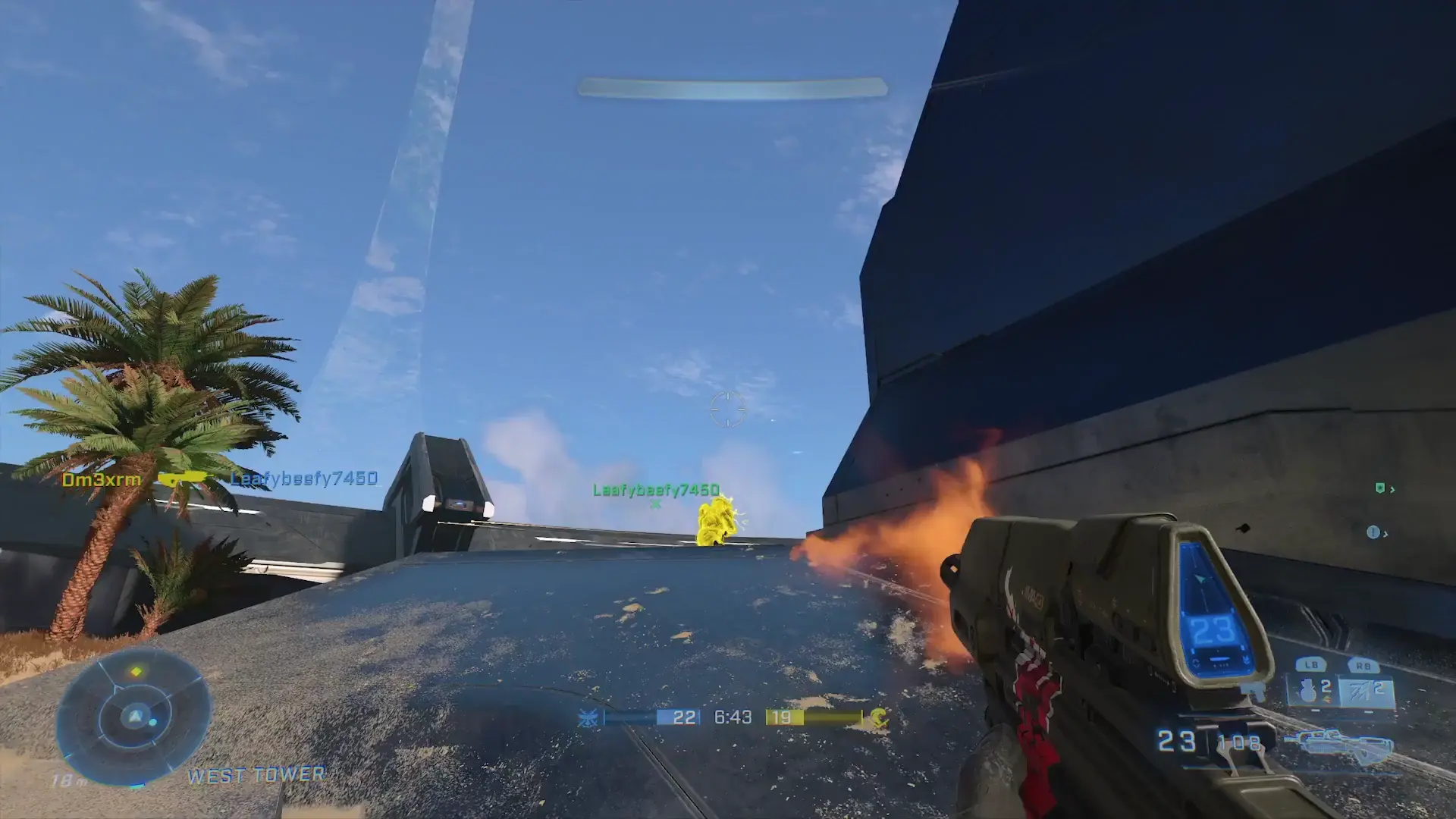Viewport: 1456px width, 819px height.
Task: Select Leafybeefy7450's name in the killfeed
Action: [302, 479]
